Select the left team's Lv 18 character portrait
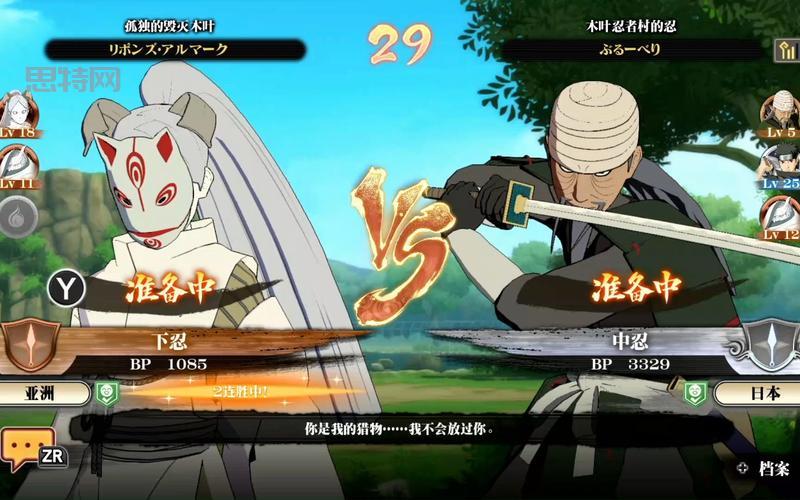 coord(17,111)
